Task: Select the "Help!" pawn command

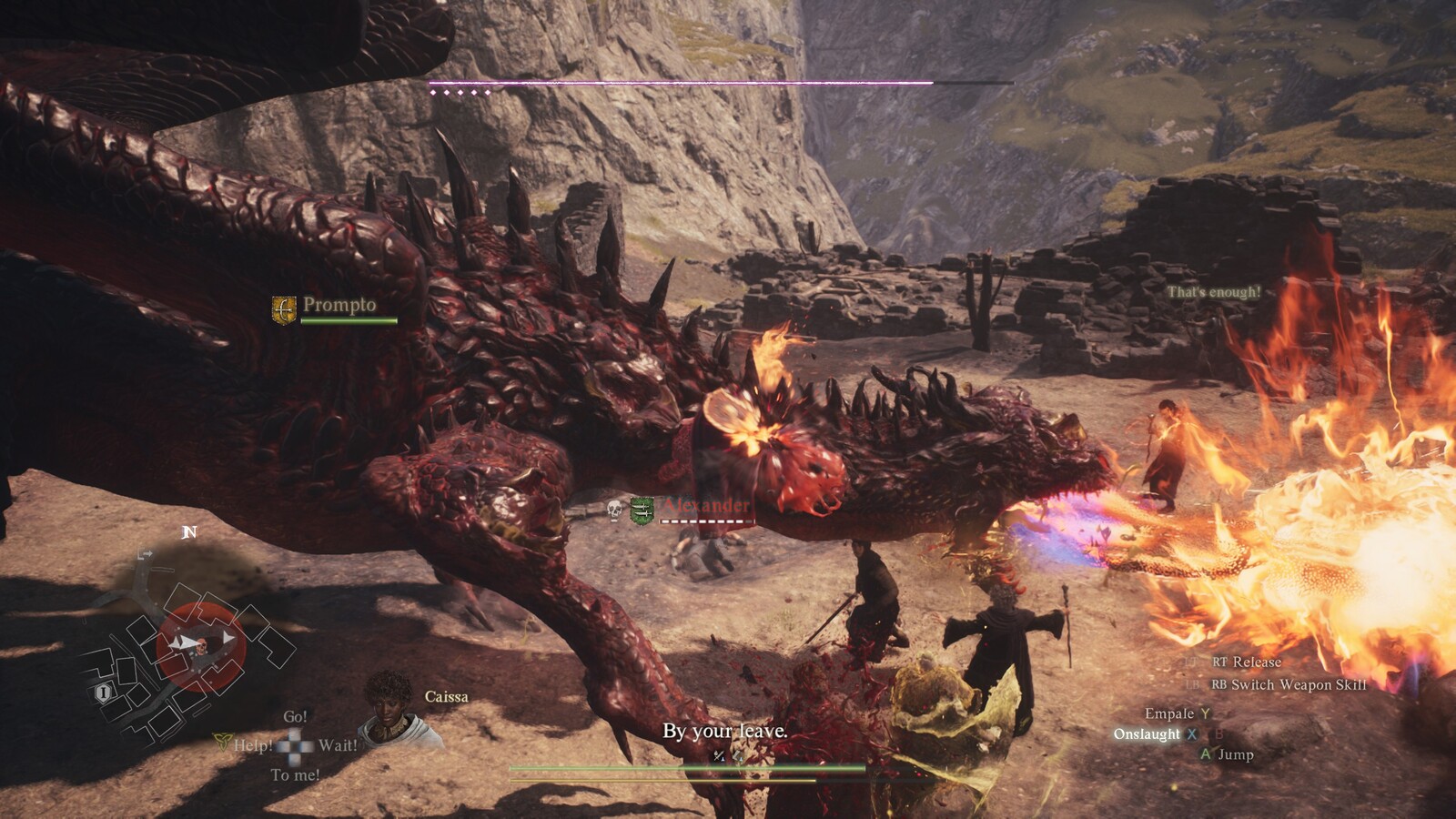Action: 253,746
